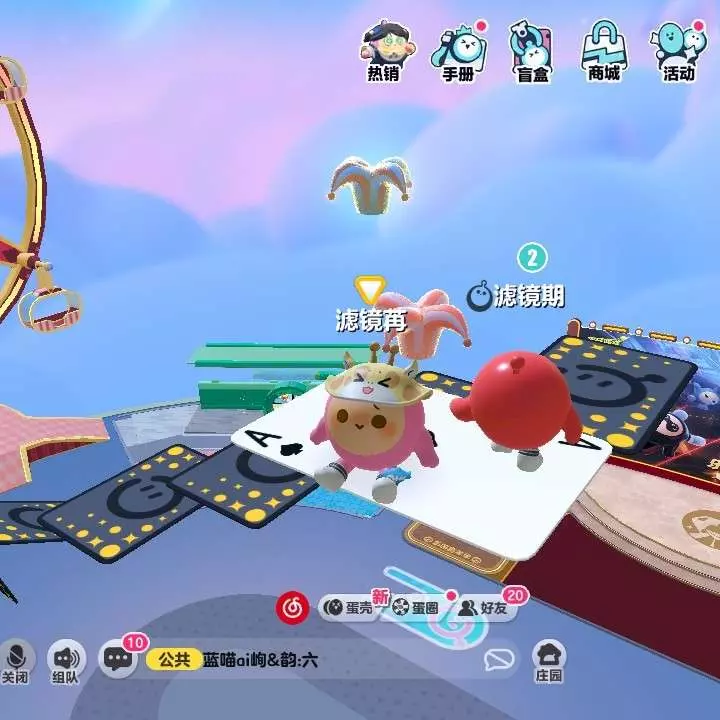Open the red NetEase music icon

point(292,606)
